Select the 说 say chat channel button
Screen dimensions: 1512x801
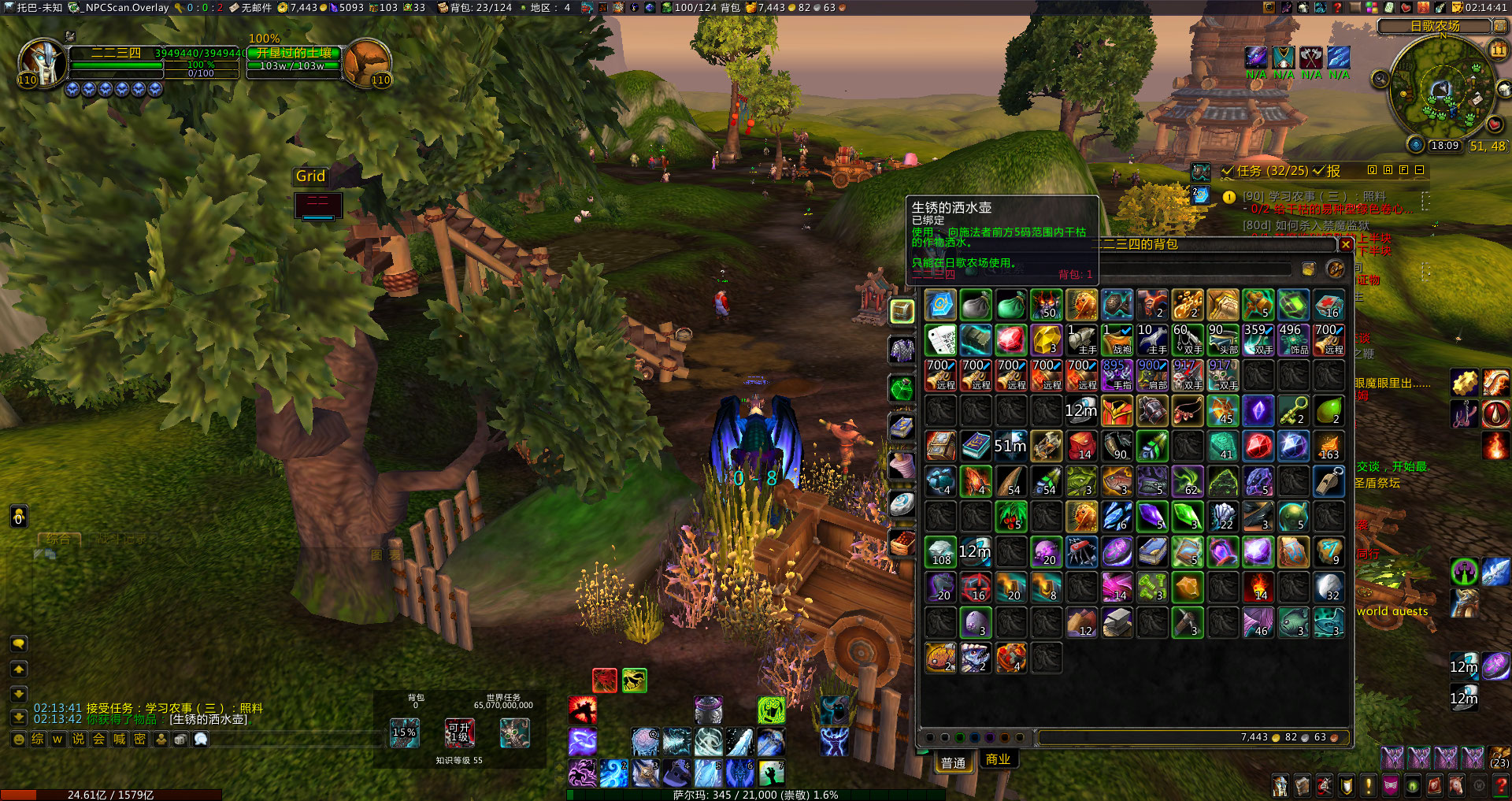point(78,739)
